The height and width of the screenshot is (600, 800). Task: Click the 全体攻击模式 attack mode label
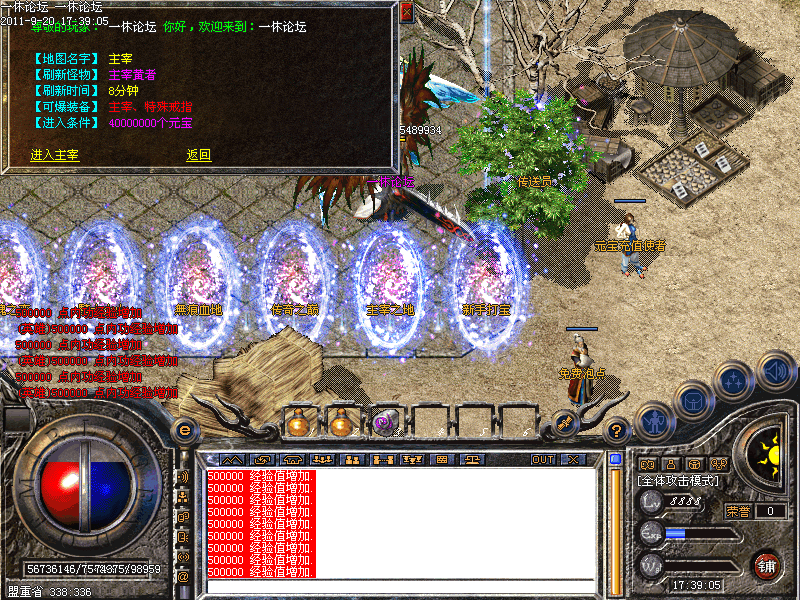[678, 481]
